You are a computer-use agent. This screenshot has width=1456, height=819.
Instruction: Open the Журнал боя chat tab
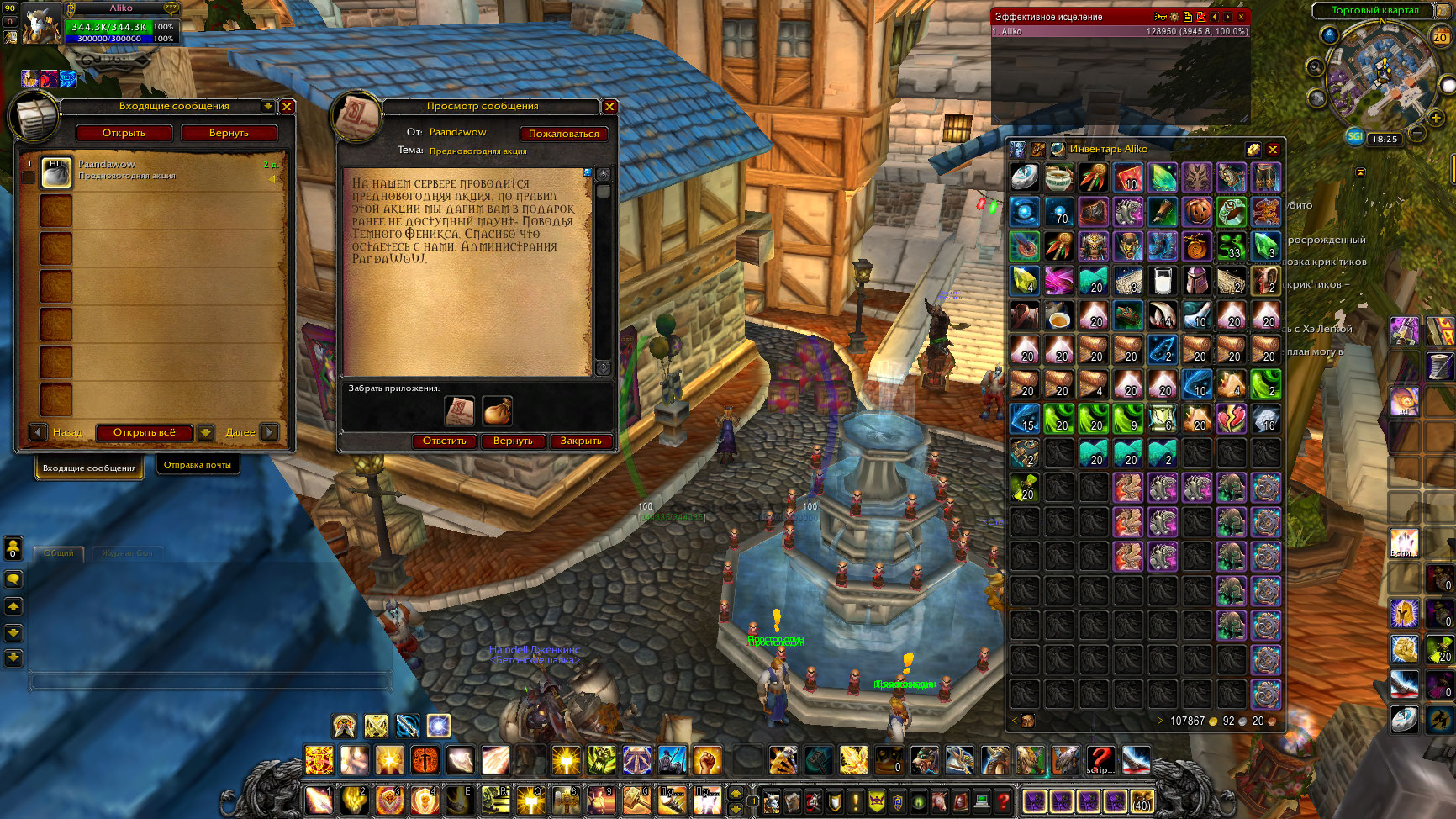(x=128, y=553)
